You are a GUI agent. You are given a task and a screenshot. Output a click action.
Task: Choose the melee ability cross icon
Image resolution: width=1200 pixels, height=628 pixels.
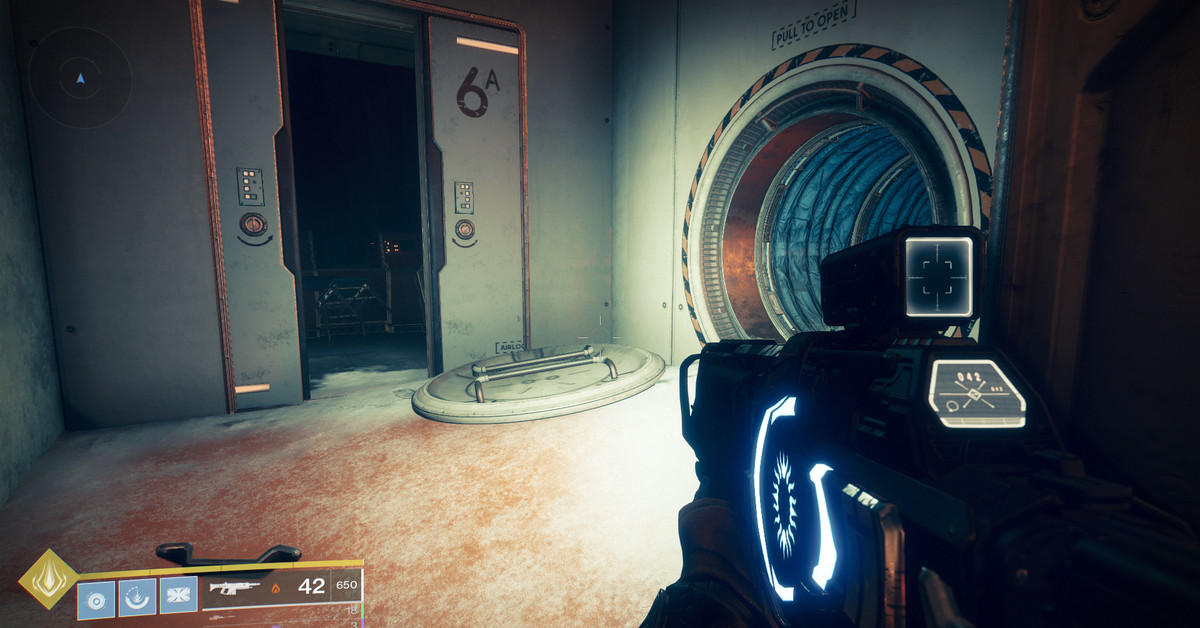tap(179, 598)
